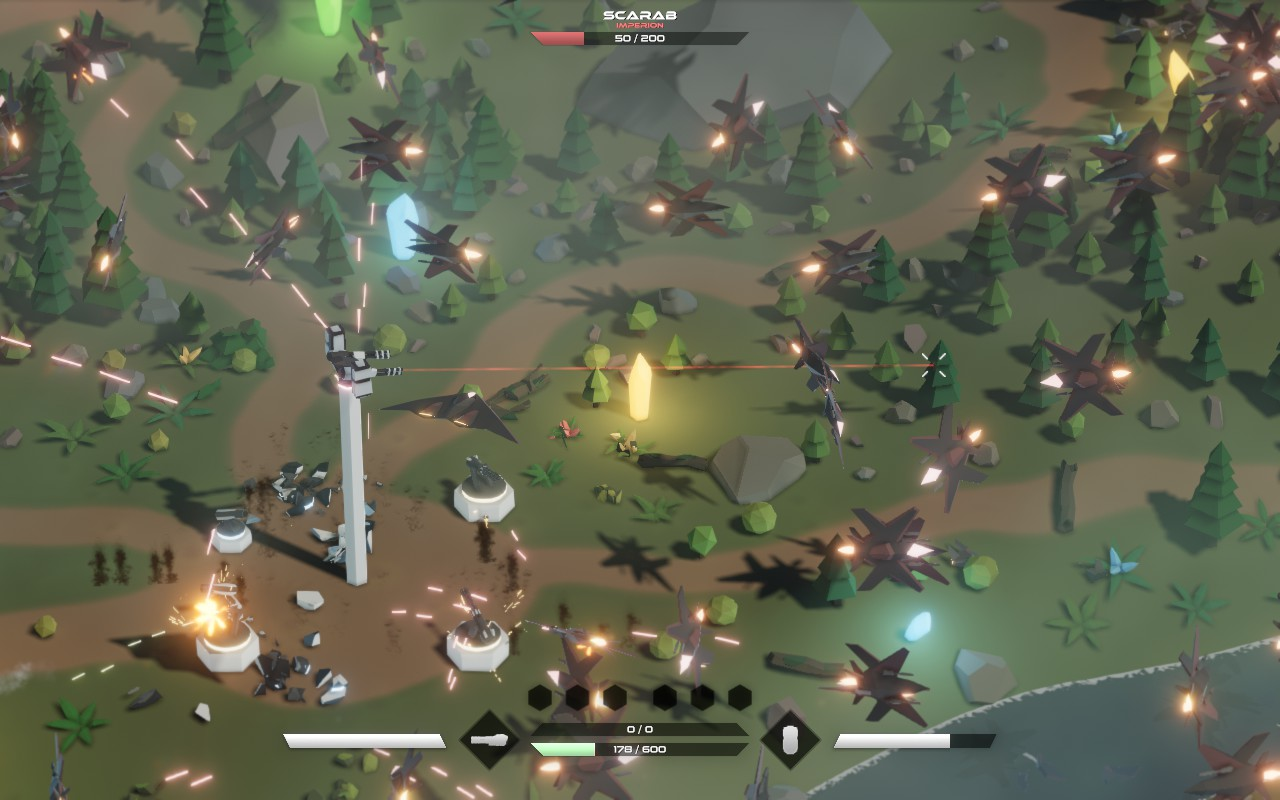Screen dimensions: 1280x800
Task: Select the cannon weapon diamond icon
Action: click(489, 740)
